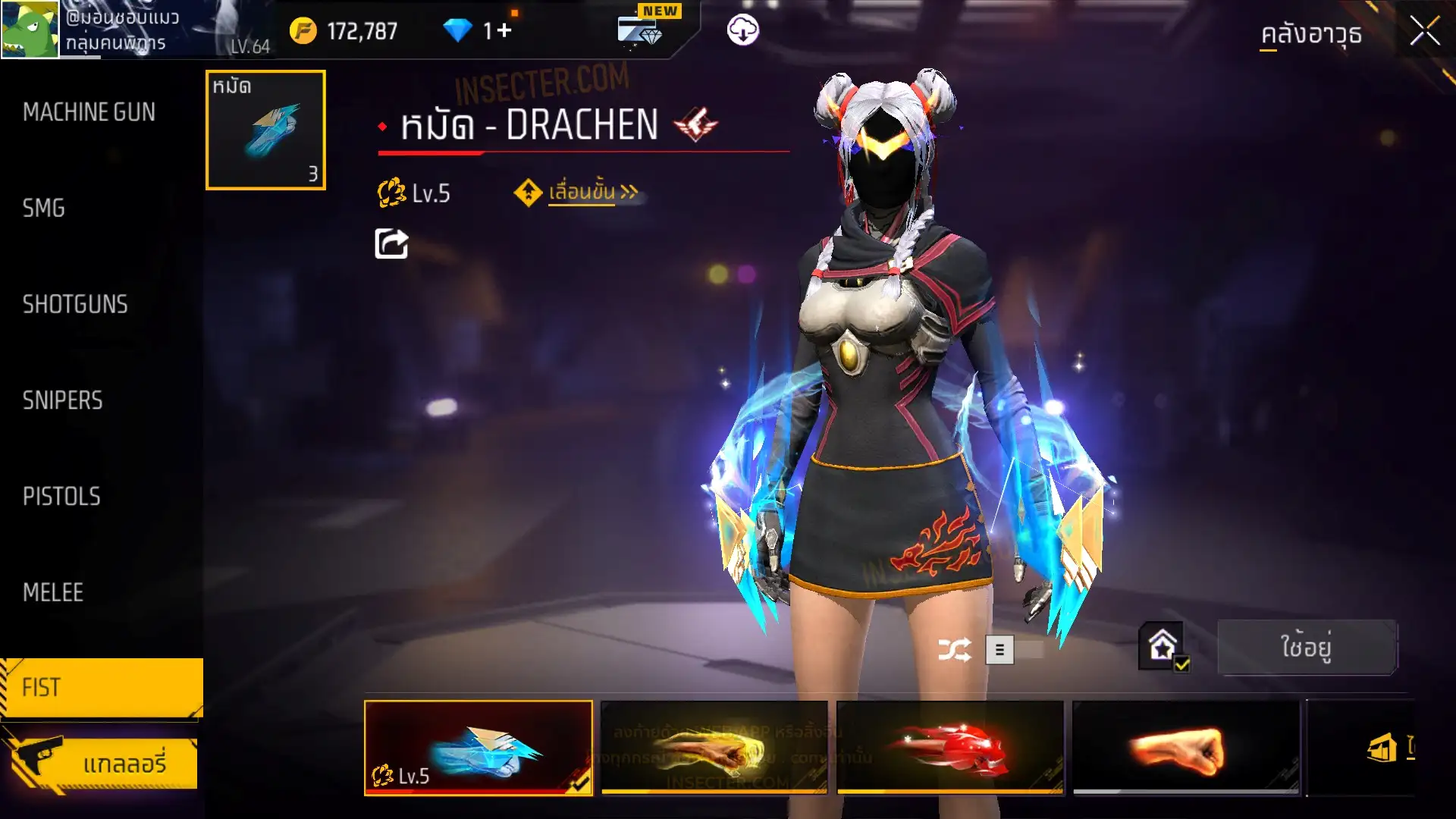The width and height of the screenshot is (1456, 819).
Task: Click the in-use equip button
Action: pos(1306,648)
